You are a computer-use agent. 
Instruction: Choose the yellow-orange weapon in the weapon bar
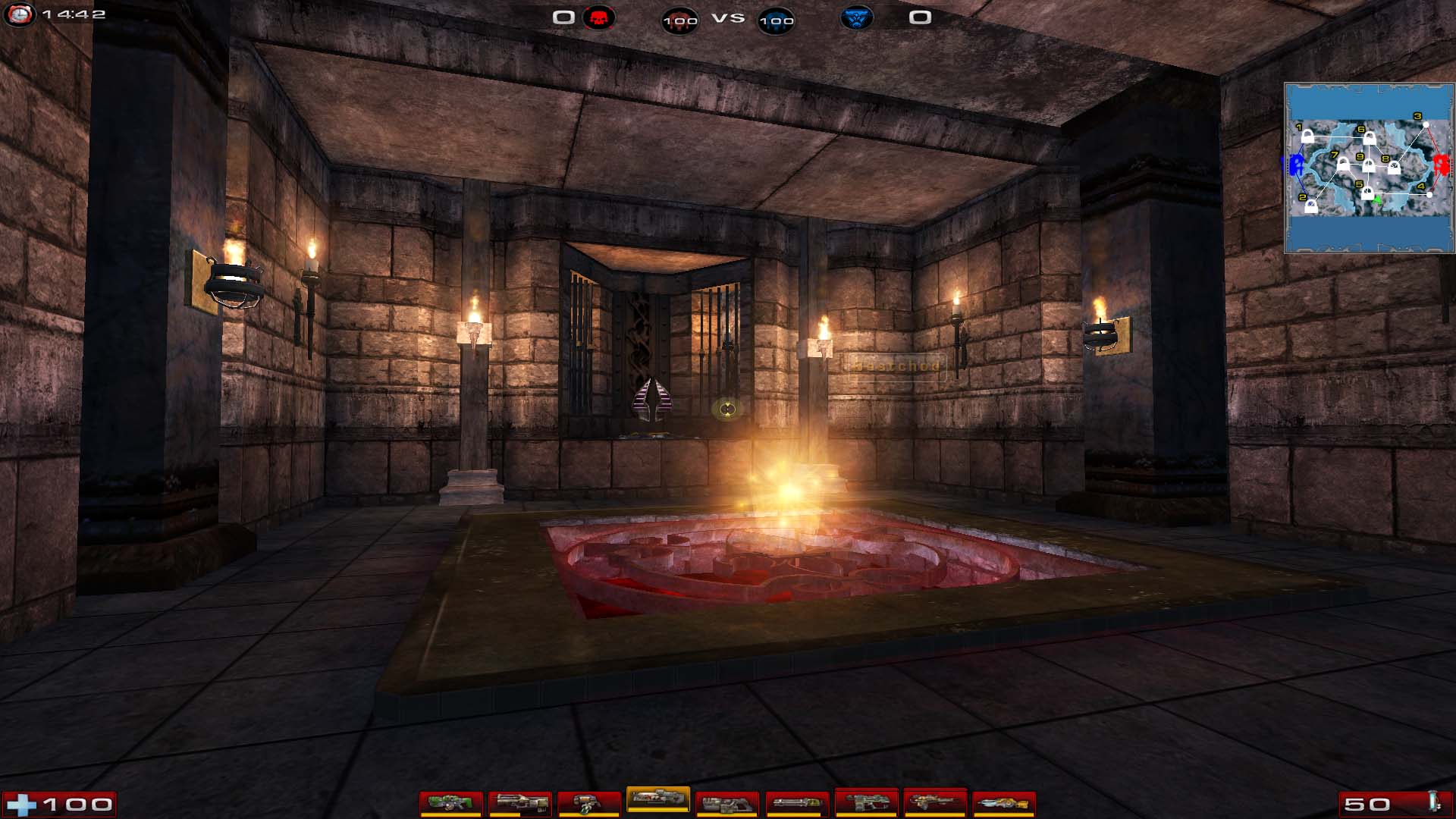point(1003,802)
